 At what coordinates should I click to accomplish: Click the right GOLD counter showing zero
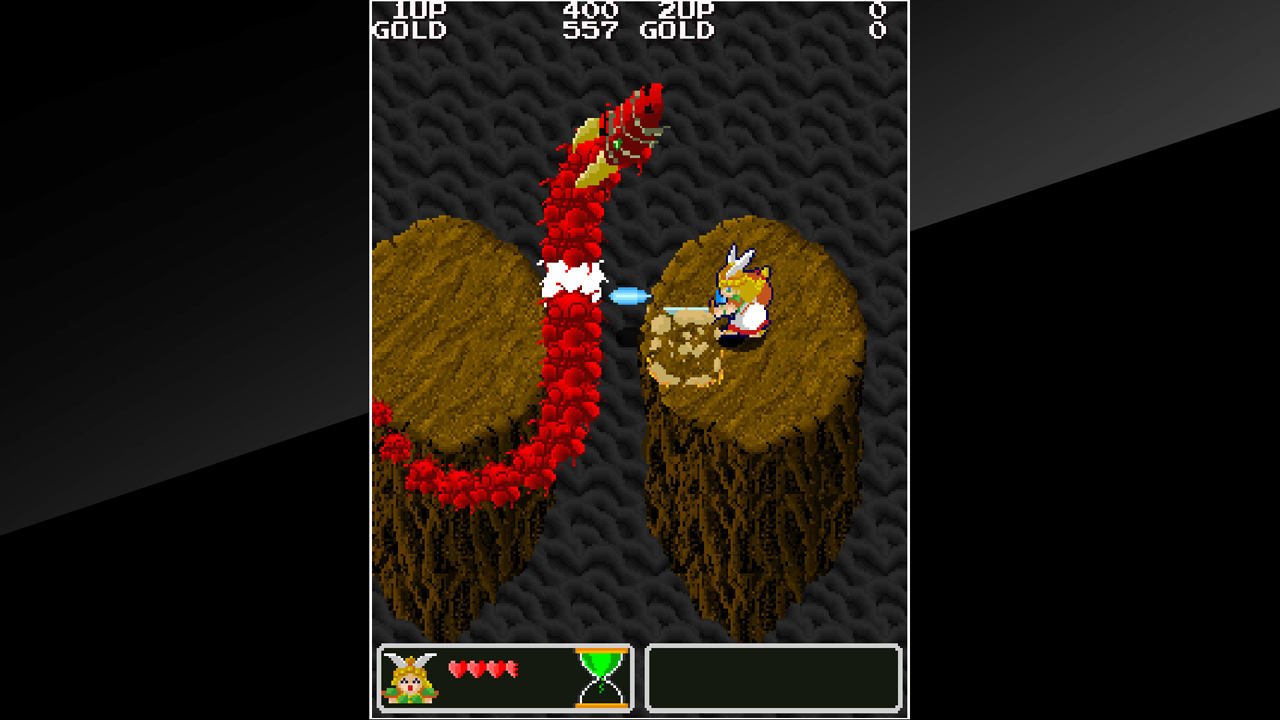877,29
